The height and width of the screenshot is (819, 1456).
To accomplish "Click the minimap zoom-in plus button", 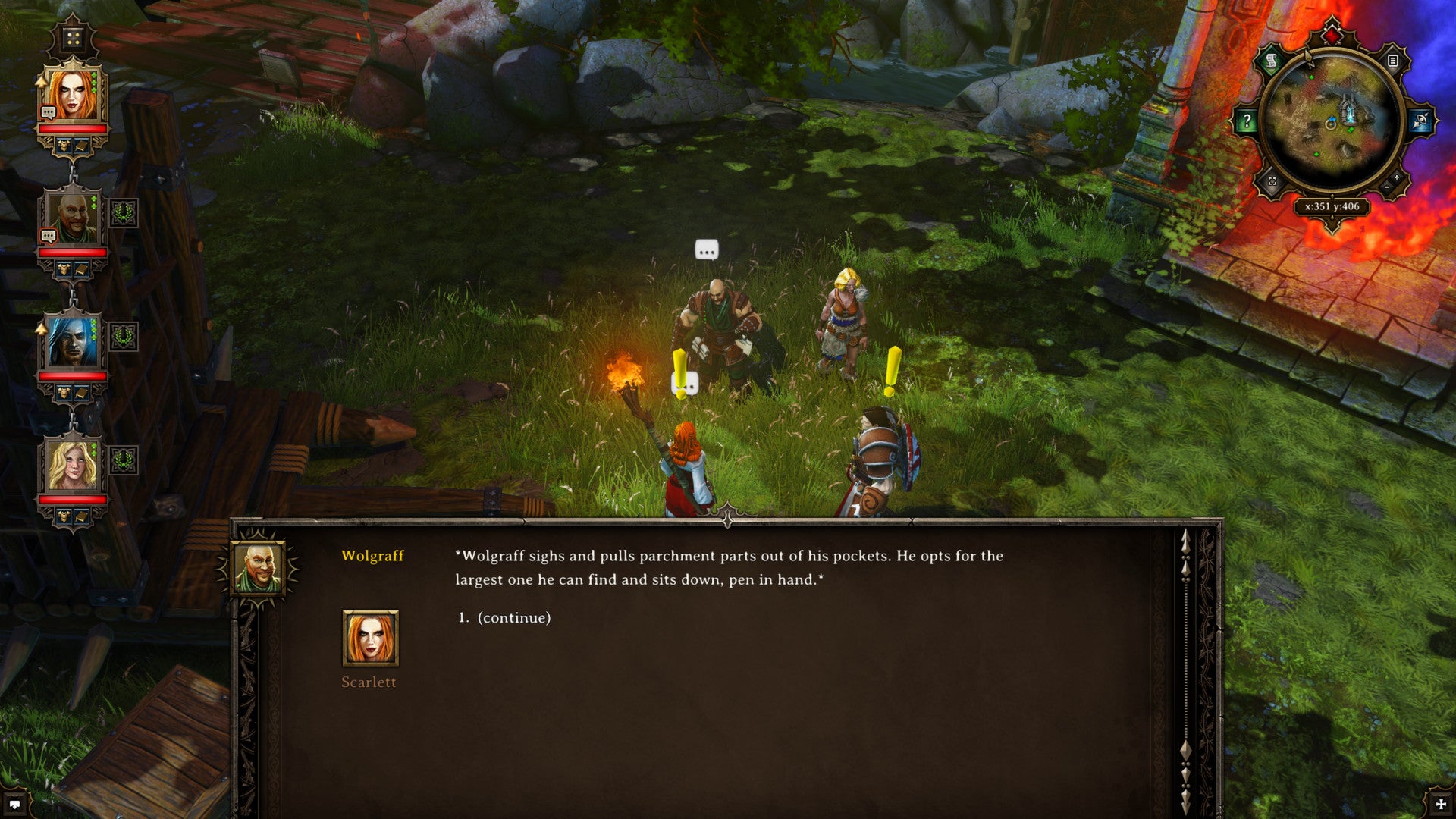I will click(x=1397, y=177).
